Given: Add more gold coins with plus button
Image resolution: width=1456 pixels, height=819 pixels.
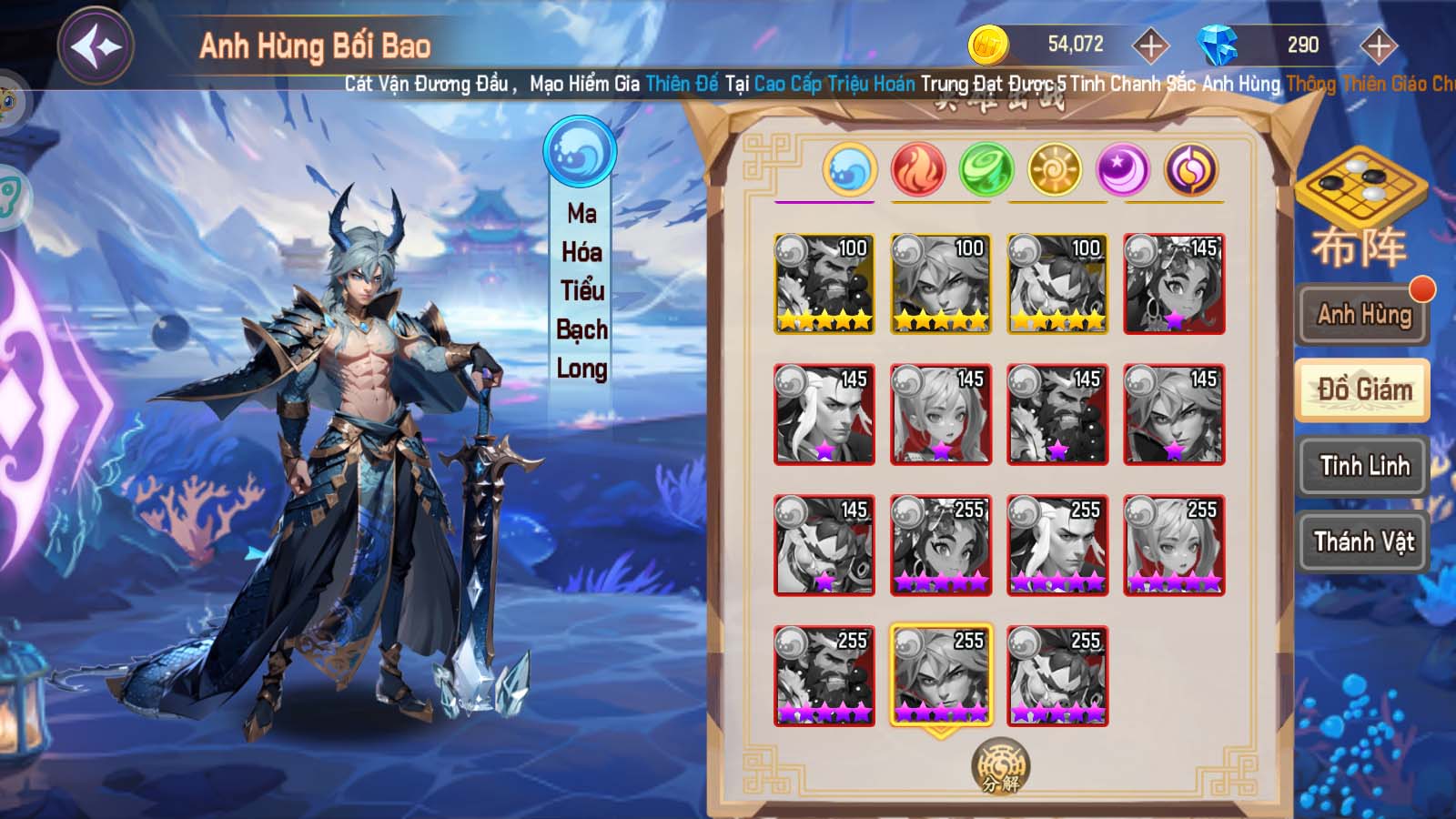Looking at the screenshot, I should [x=1150, y=45].
